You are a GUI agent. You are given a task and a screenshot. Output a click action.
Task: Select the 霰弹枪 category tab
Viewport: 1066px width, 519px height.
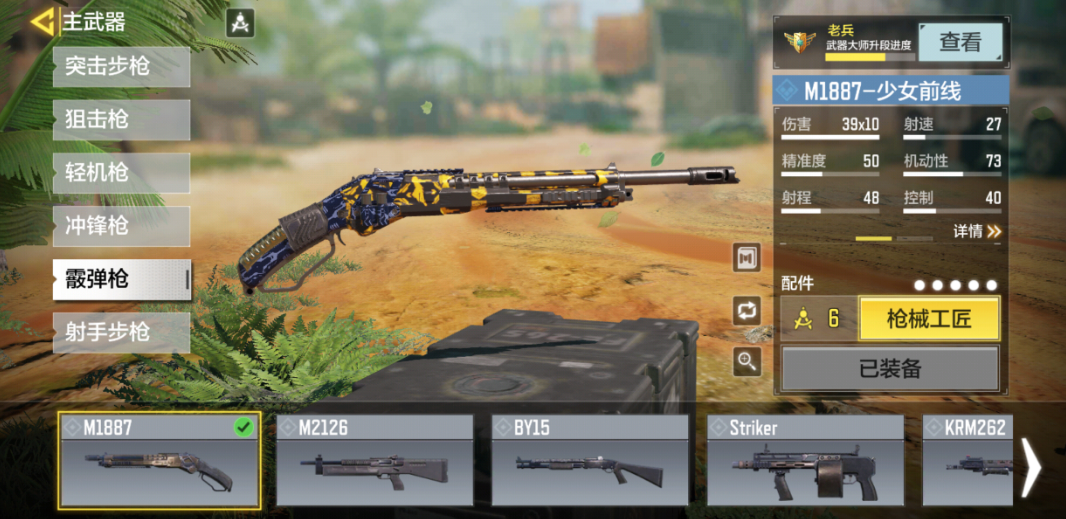pyautogui.click(x=121, y=279)
